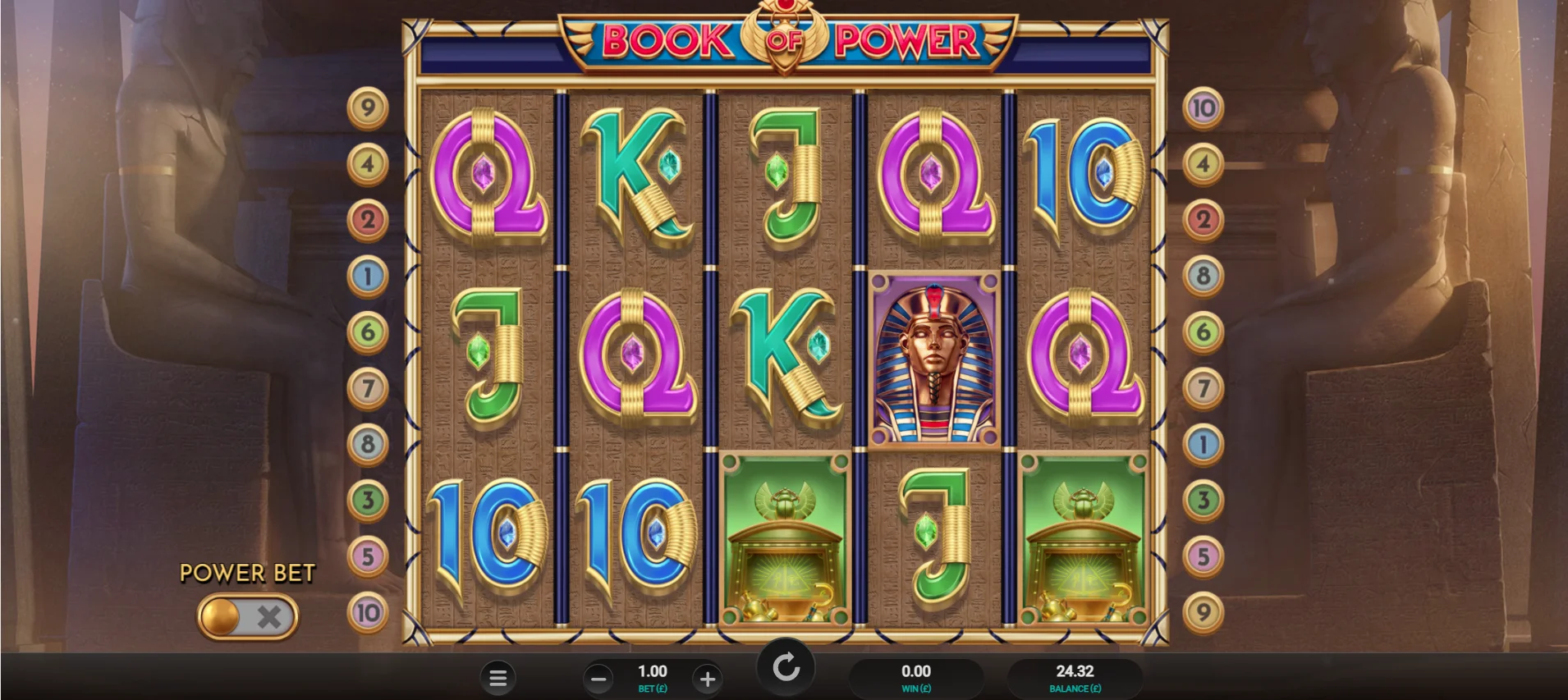Increase the bet with the plus button
Image resolution: width=1568 pixels, height=700 pixels.
coord(707,679)
